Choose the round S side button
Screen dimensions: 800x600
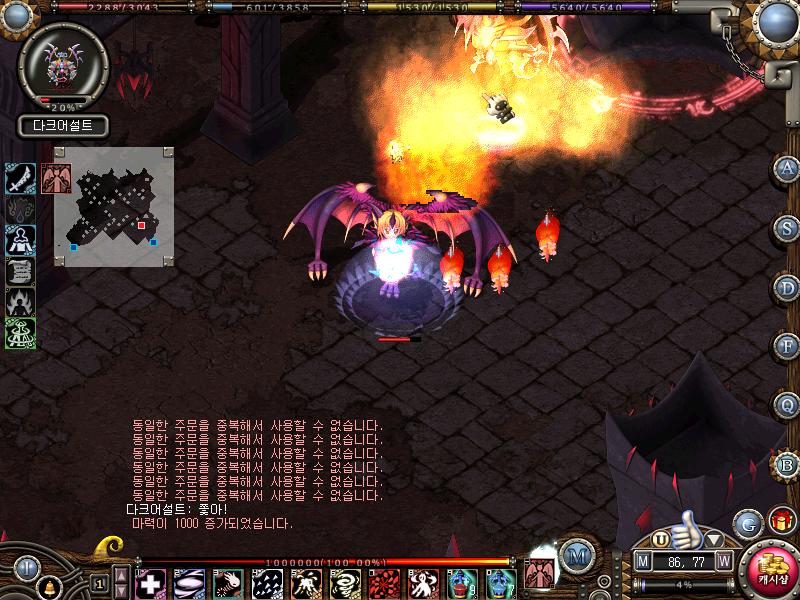787,227
